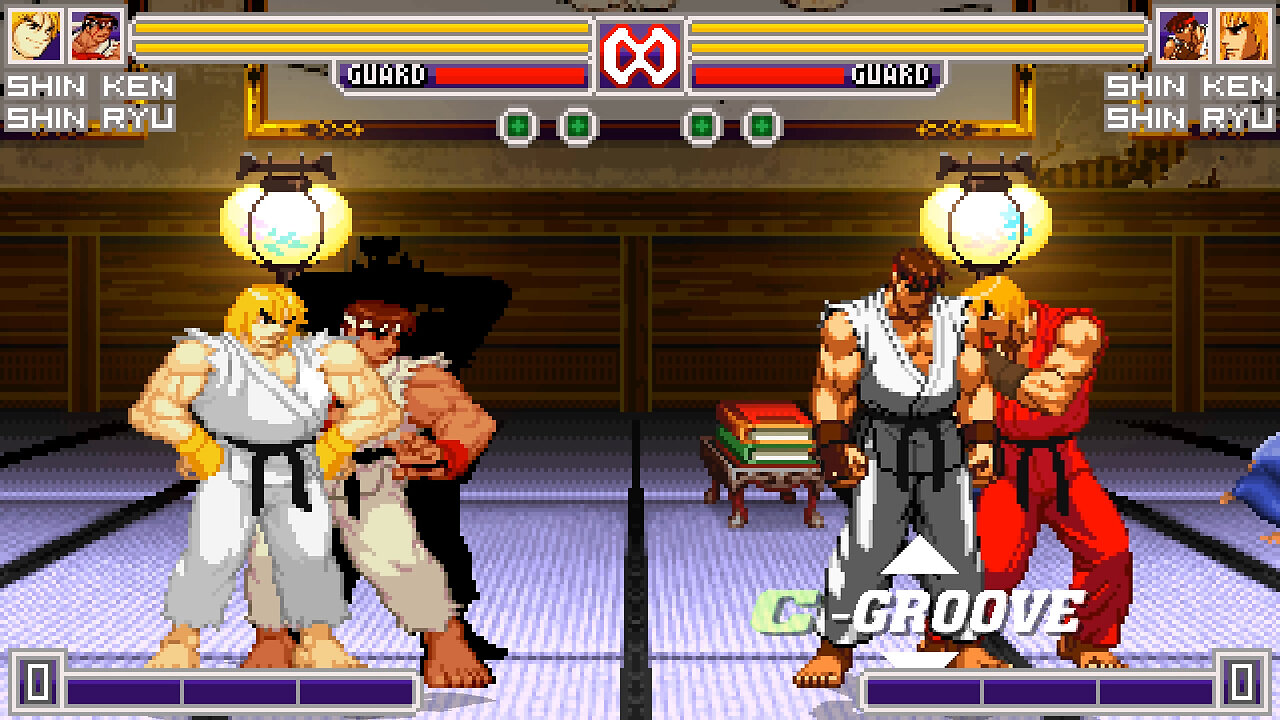Toggle the first green indicator below player 2's guard gauge
Image resolution: width=1280 pixels, height=720 pixels.
pyautogui.click(x=705, y=122)
